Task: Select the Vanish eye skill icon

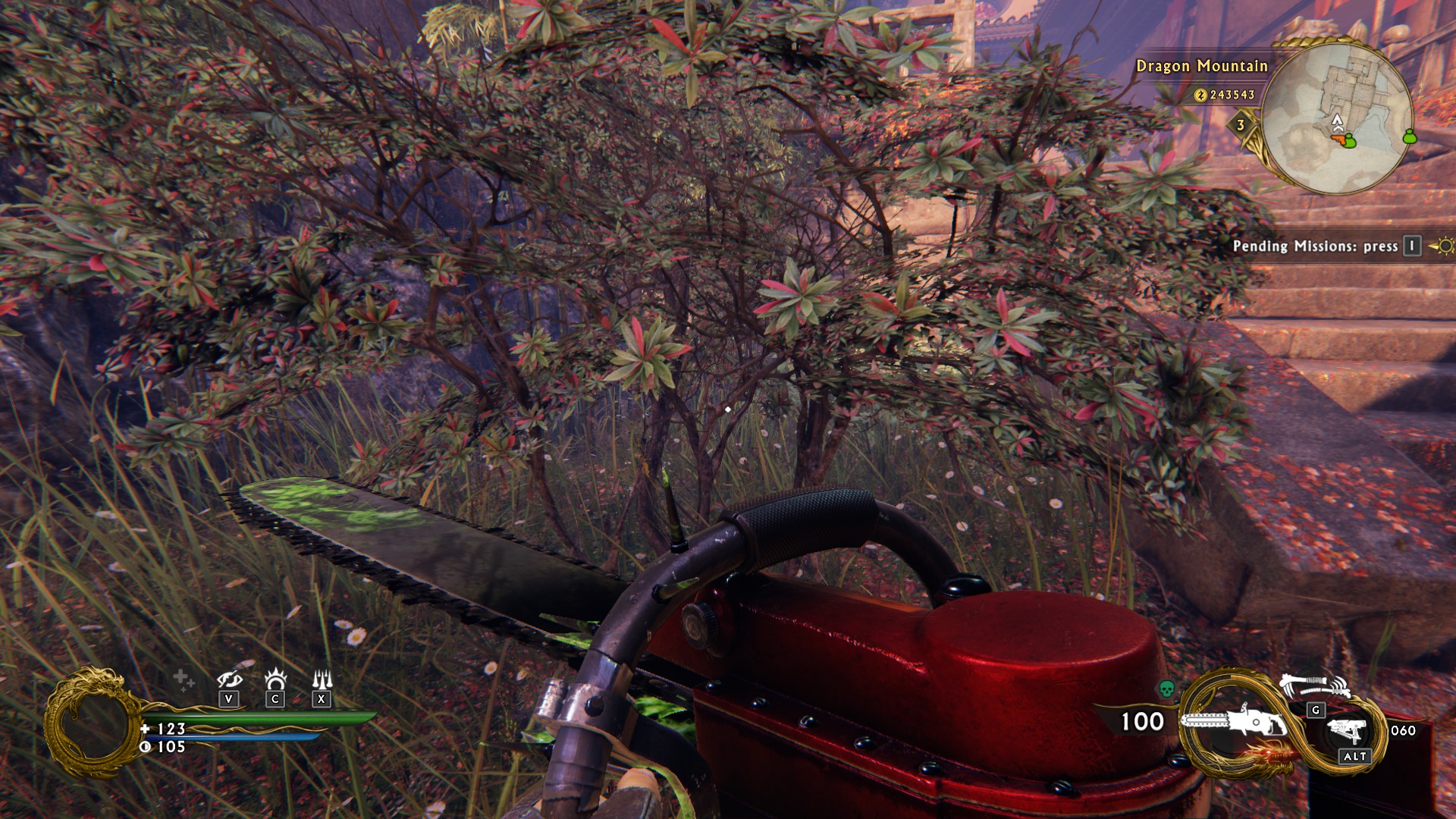Action: [x=230, y=680]
